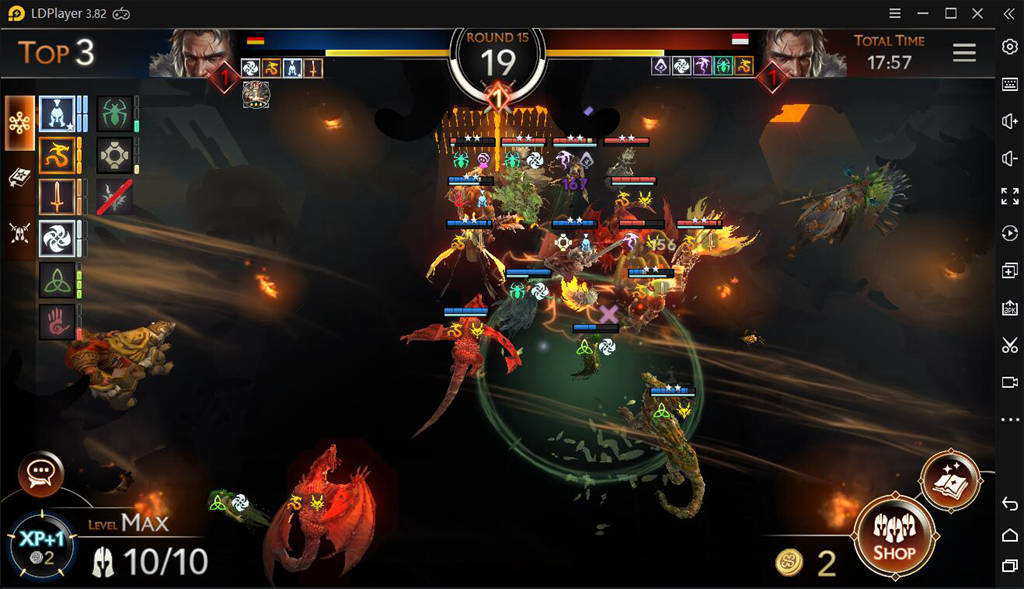
Task: Open the spellbook button above the Shop
Action: tap(949, 481)
